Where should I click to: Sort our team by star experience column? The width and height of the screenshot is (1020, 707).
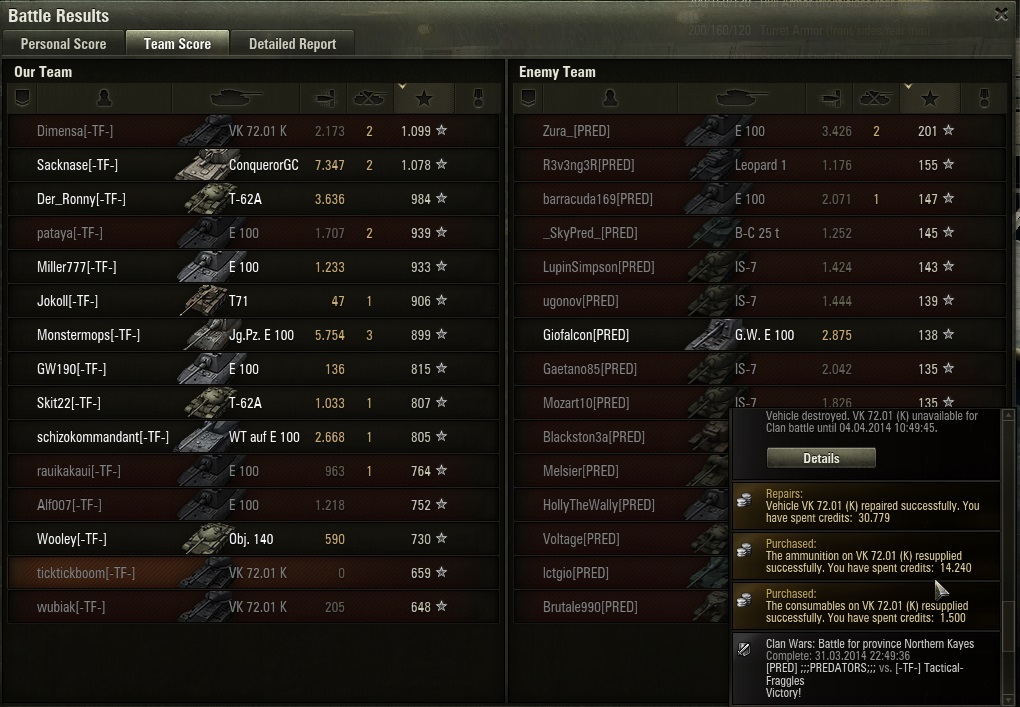tap(424, 98)
